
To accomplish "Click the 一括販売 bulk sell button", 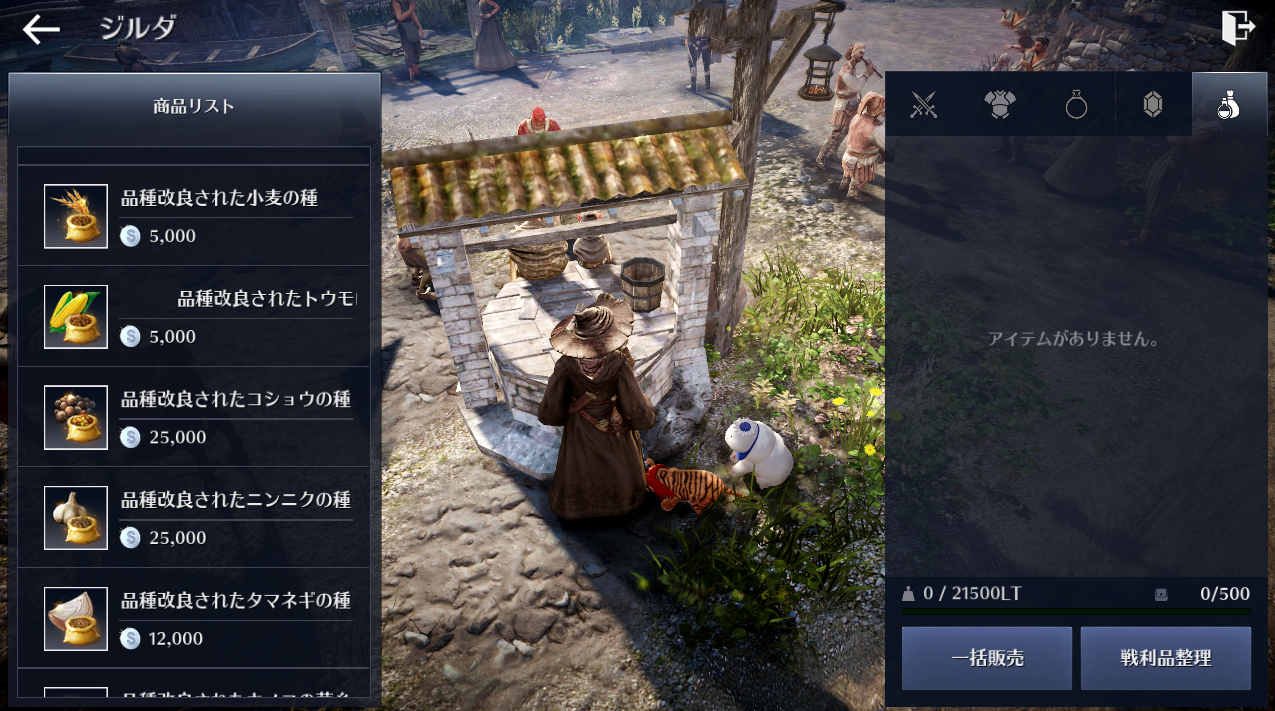I will tap(986, 658).
